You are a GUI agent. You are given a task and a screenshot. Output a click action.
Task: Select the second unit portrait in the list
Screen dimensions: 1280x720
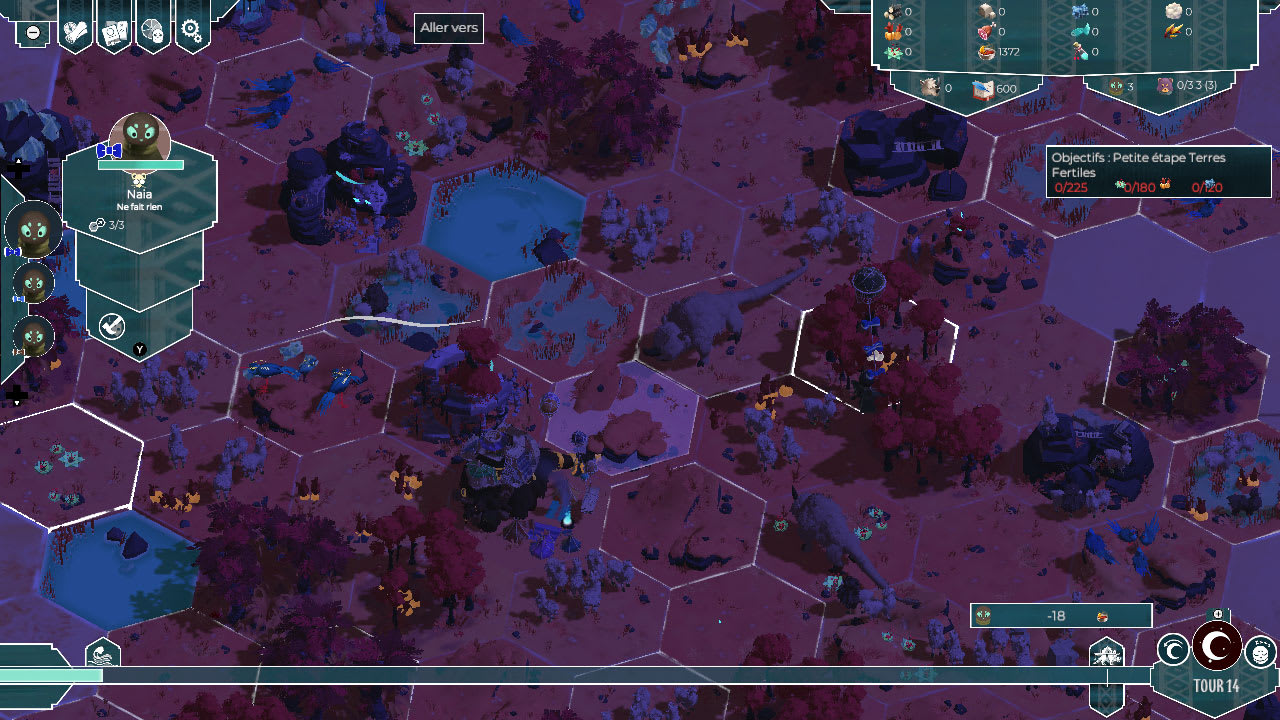34,285
